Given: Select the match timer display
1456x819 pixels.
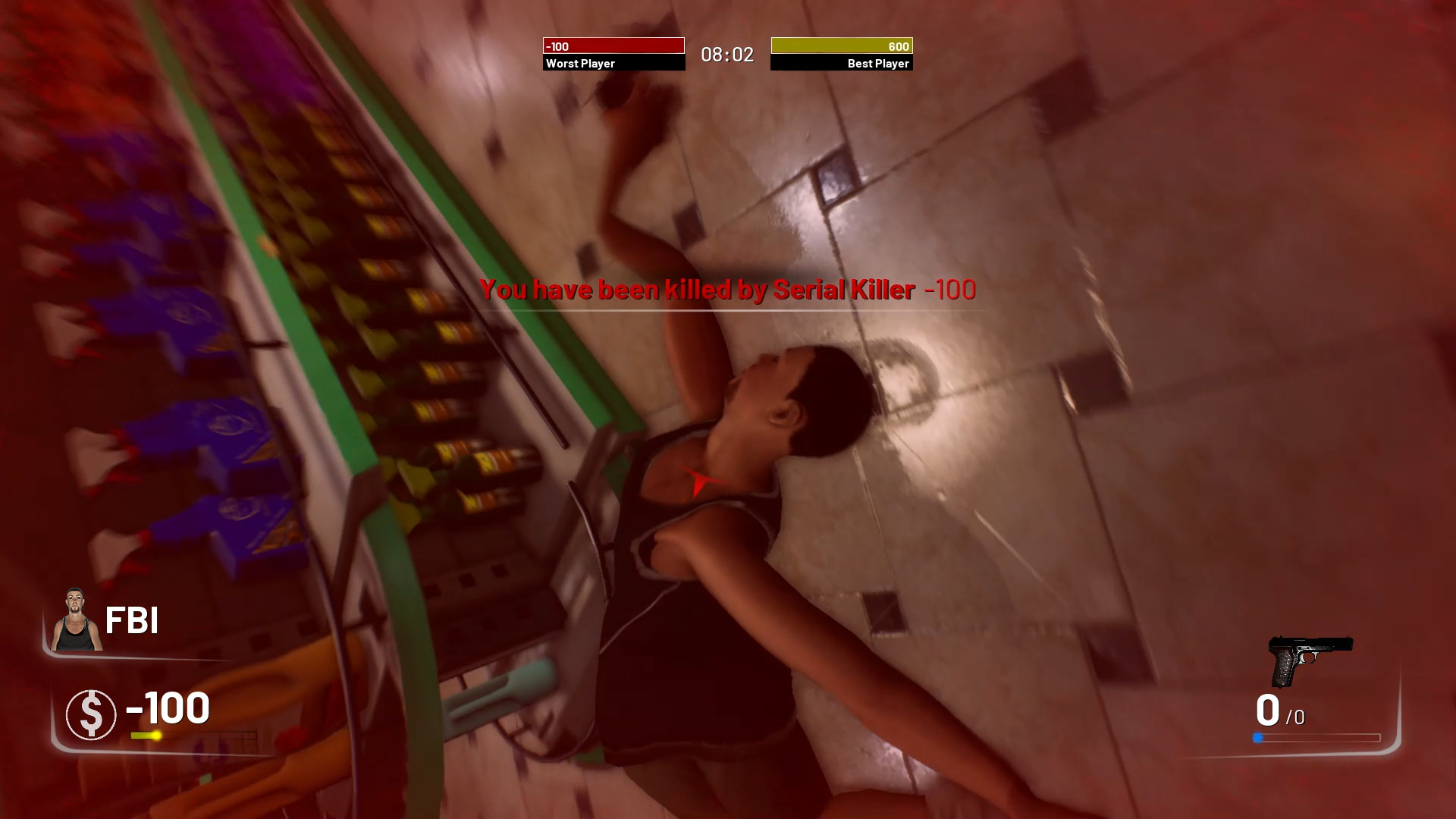Looking at the screenshot, I should coord(726,54).
